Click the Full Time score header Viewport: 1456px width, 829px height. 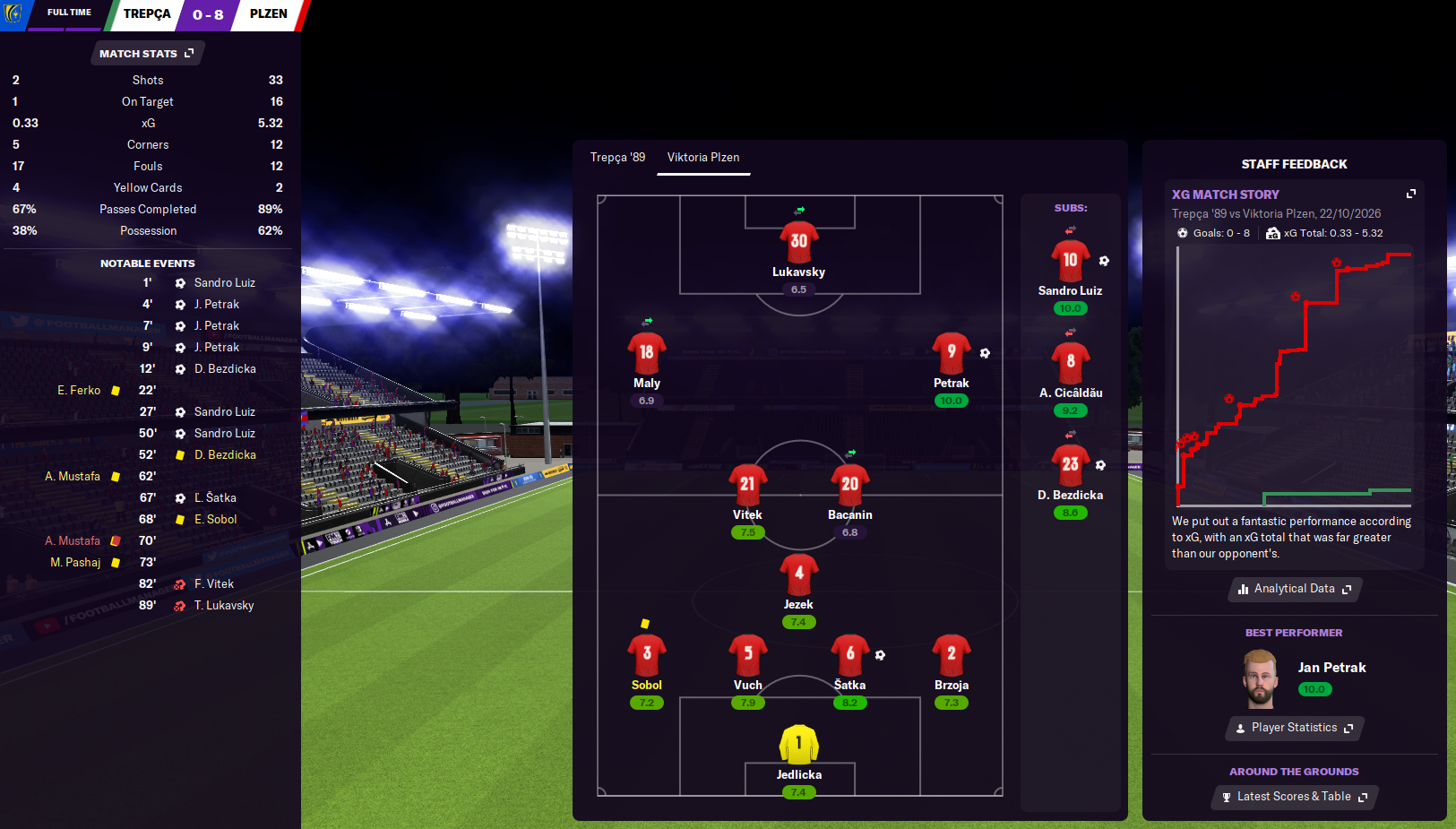tap(207, 14)
